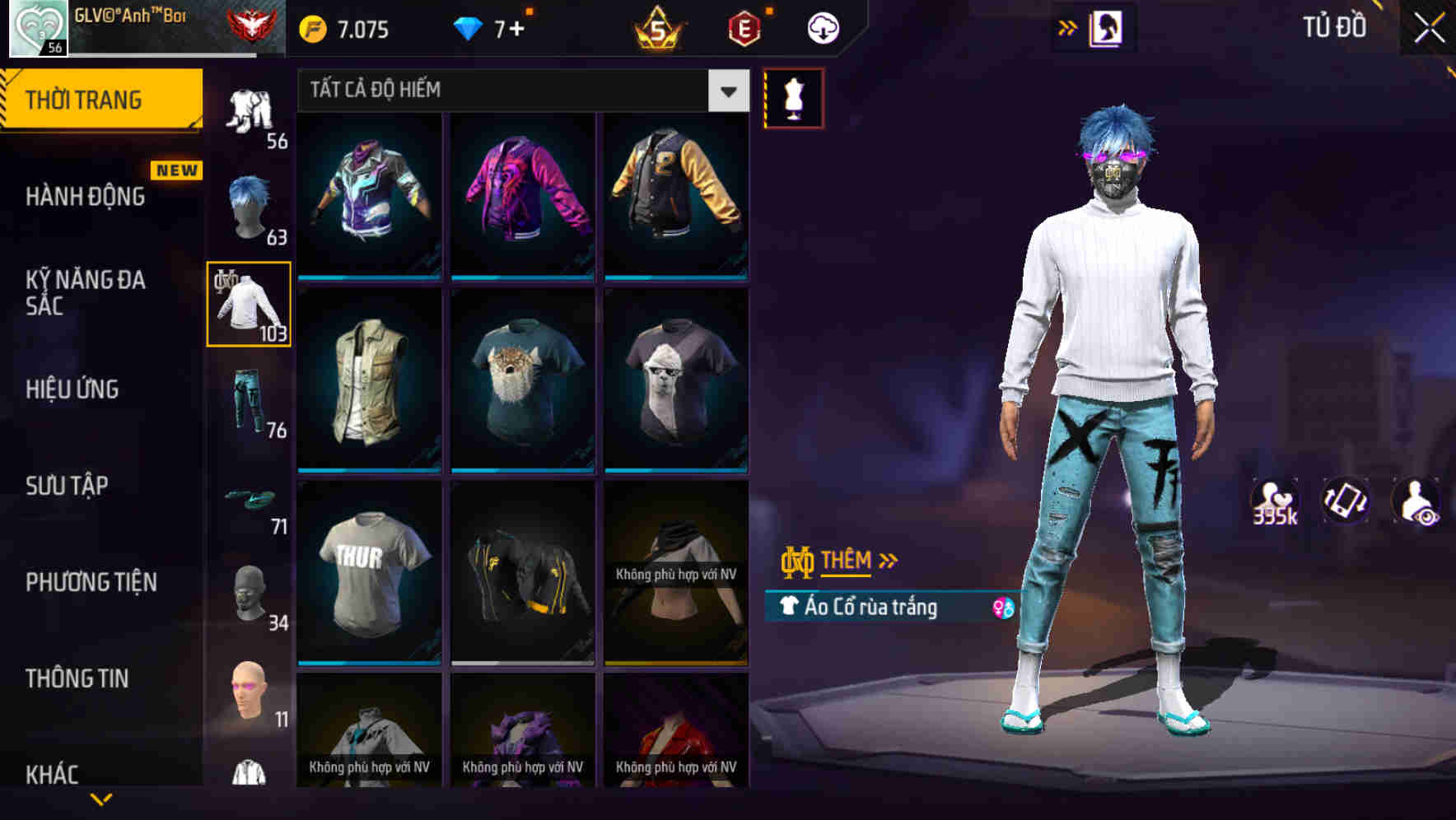Open the mannequin icon near the rarity filter

(793, 97)
